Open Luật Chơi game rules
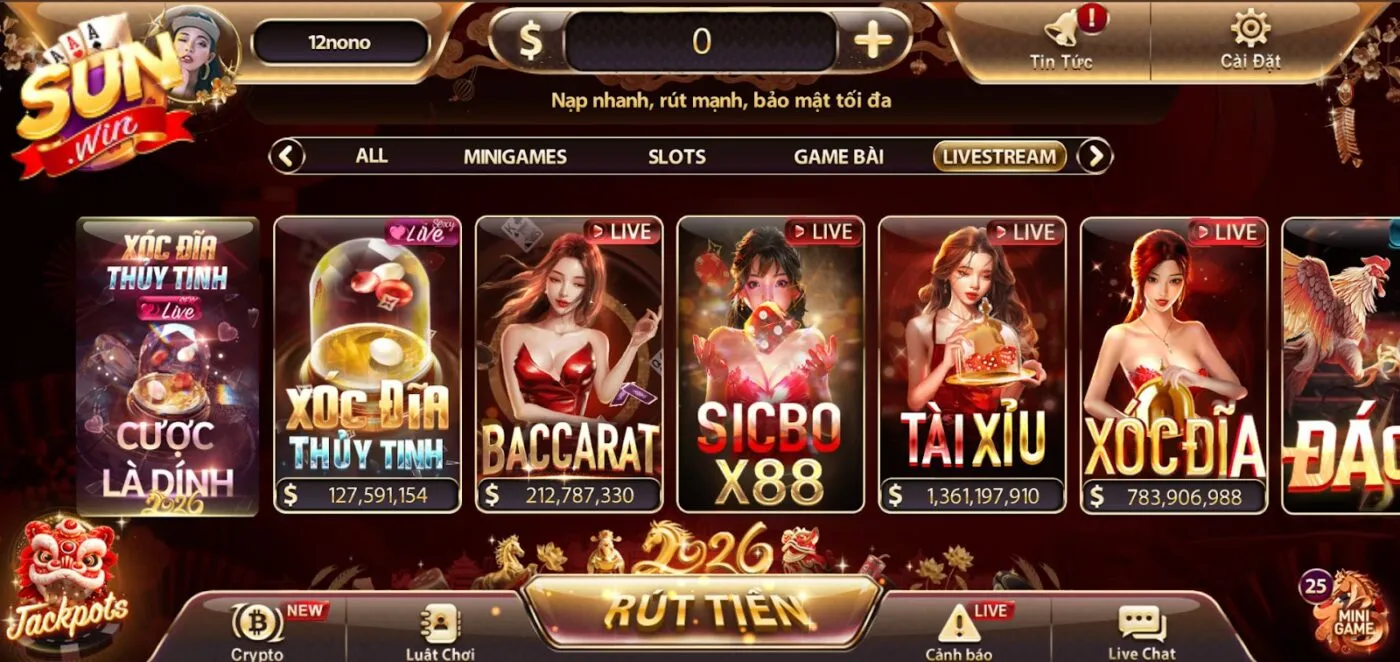This screenshot has height=662, width=1400. pyautogui.click(x=439, y=630)
